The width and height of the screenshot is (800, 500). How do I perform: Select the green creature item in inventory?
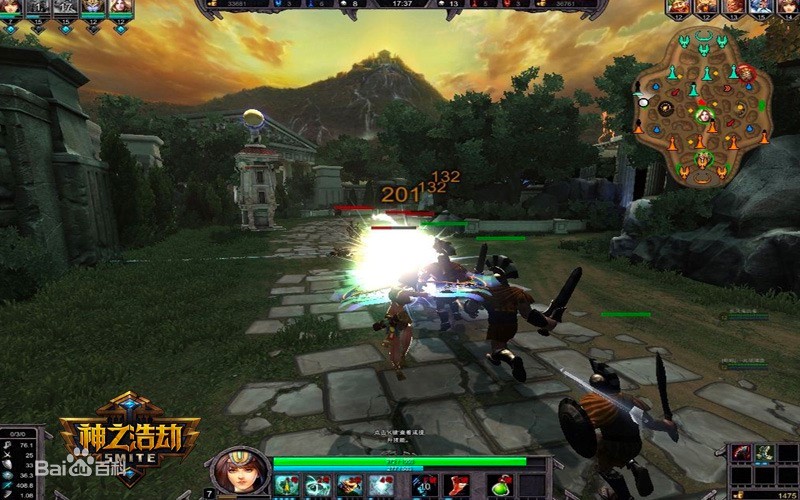763,455
